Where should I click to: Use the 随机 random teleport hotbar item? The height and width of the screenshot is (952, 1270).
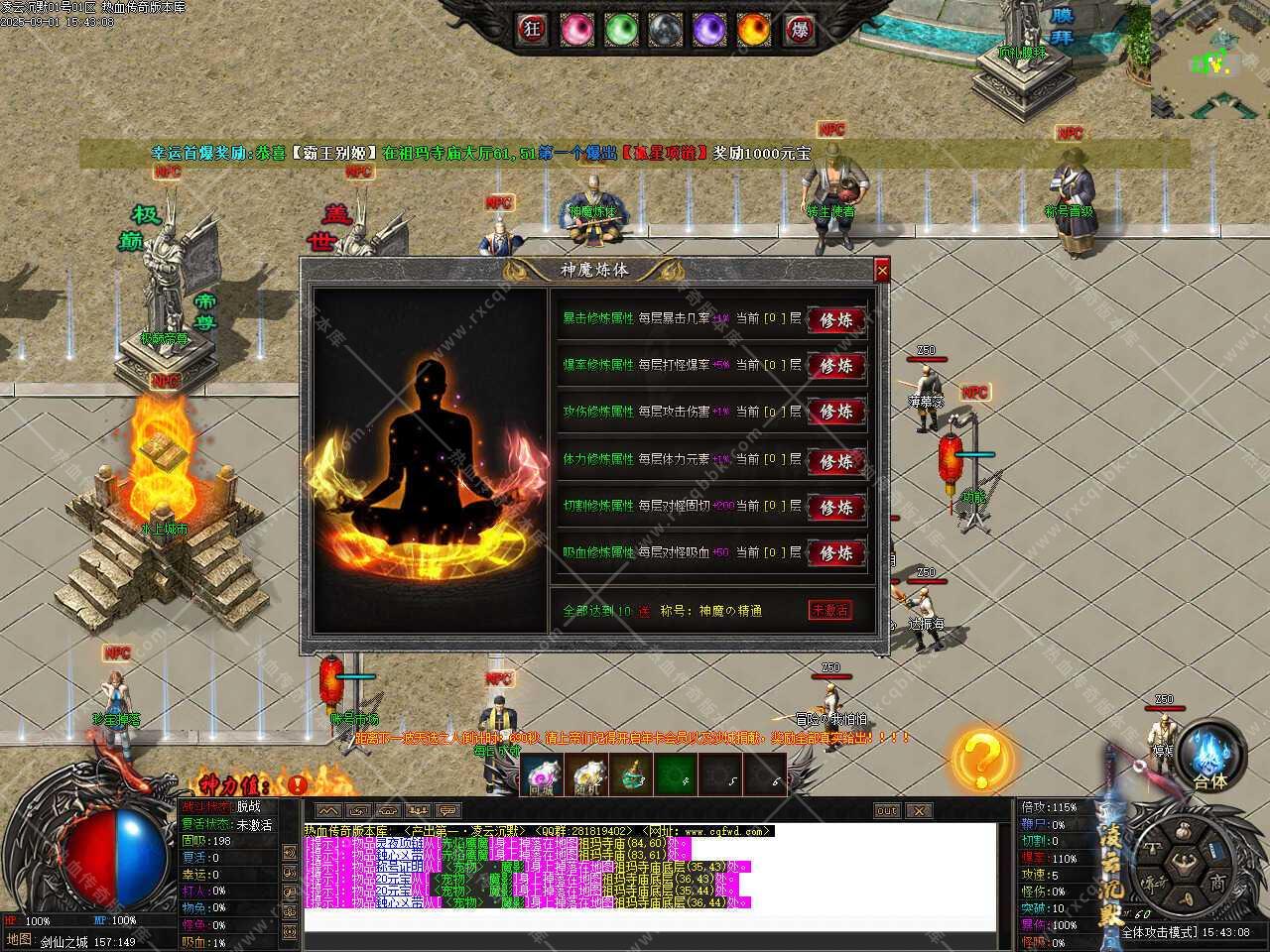[x=588, y=774]
